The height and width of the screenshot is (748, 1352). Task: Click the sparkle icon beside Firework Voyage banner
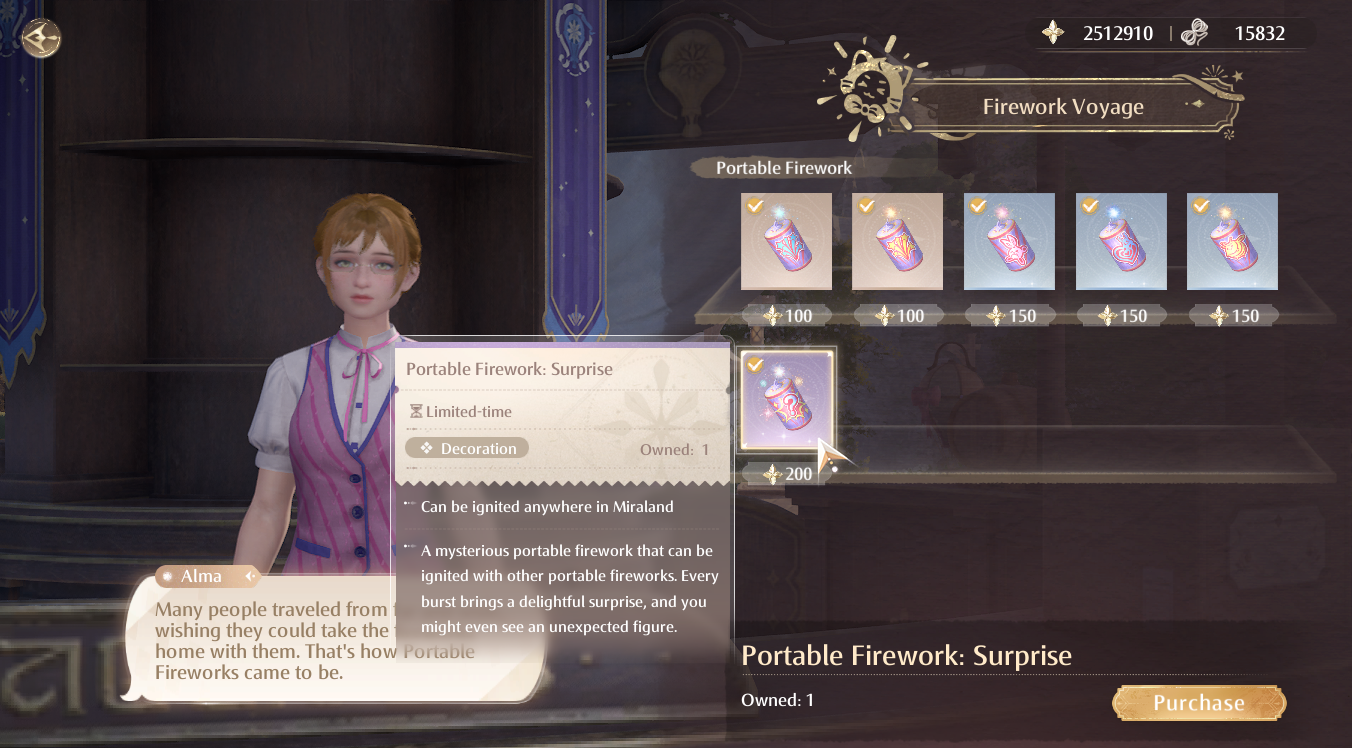(x=1216, y=73)
